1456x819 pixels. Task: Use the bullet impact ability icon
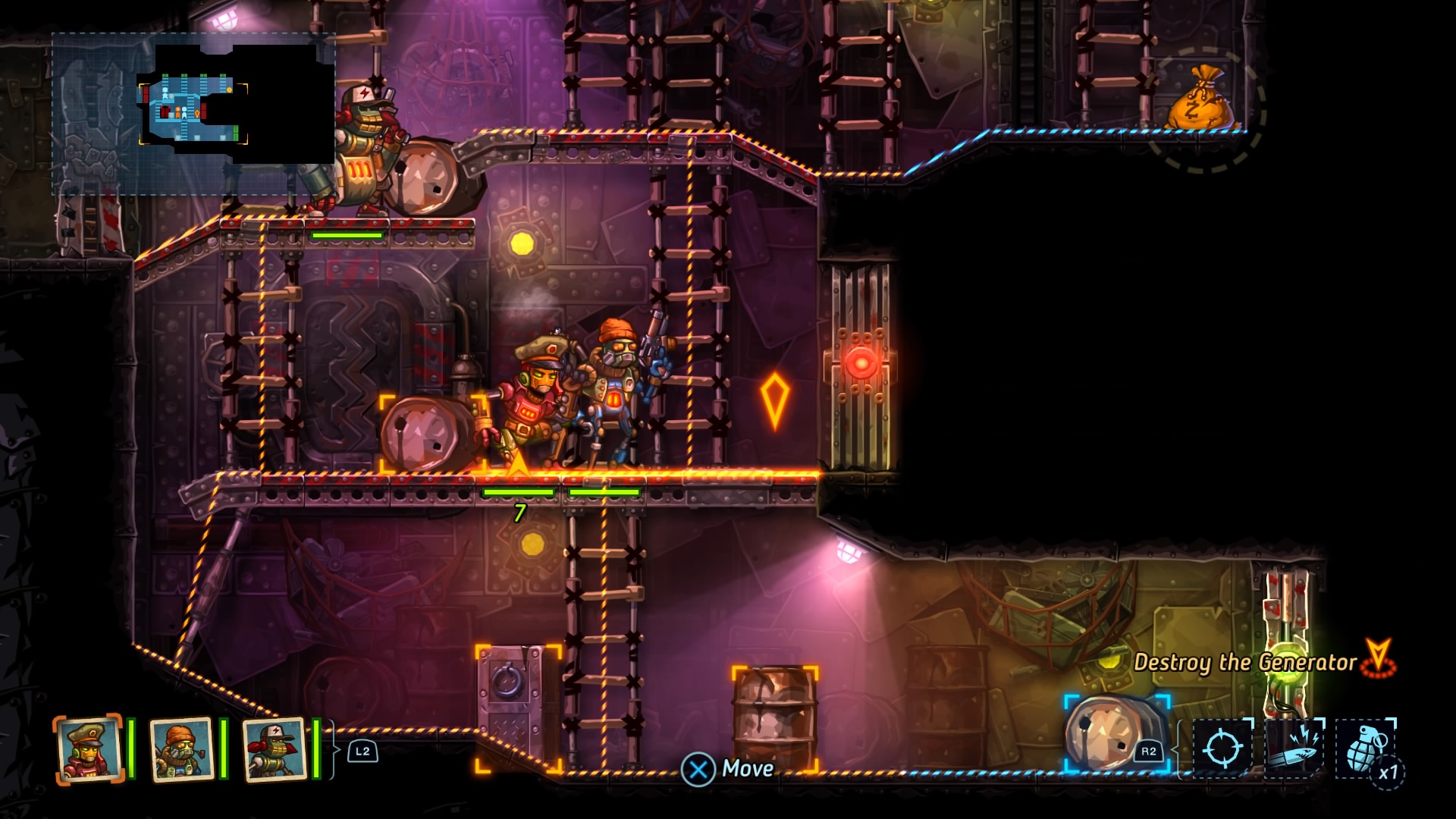point(1293,748)
